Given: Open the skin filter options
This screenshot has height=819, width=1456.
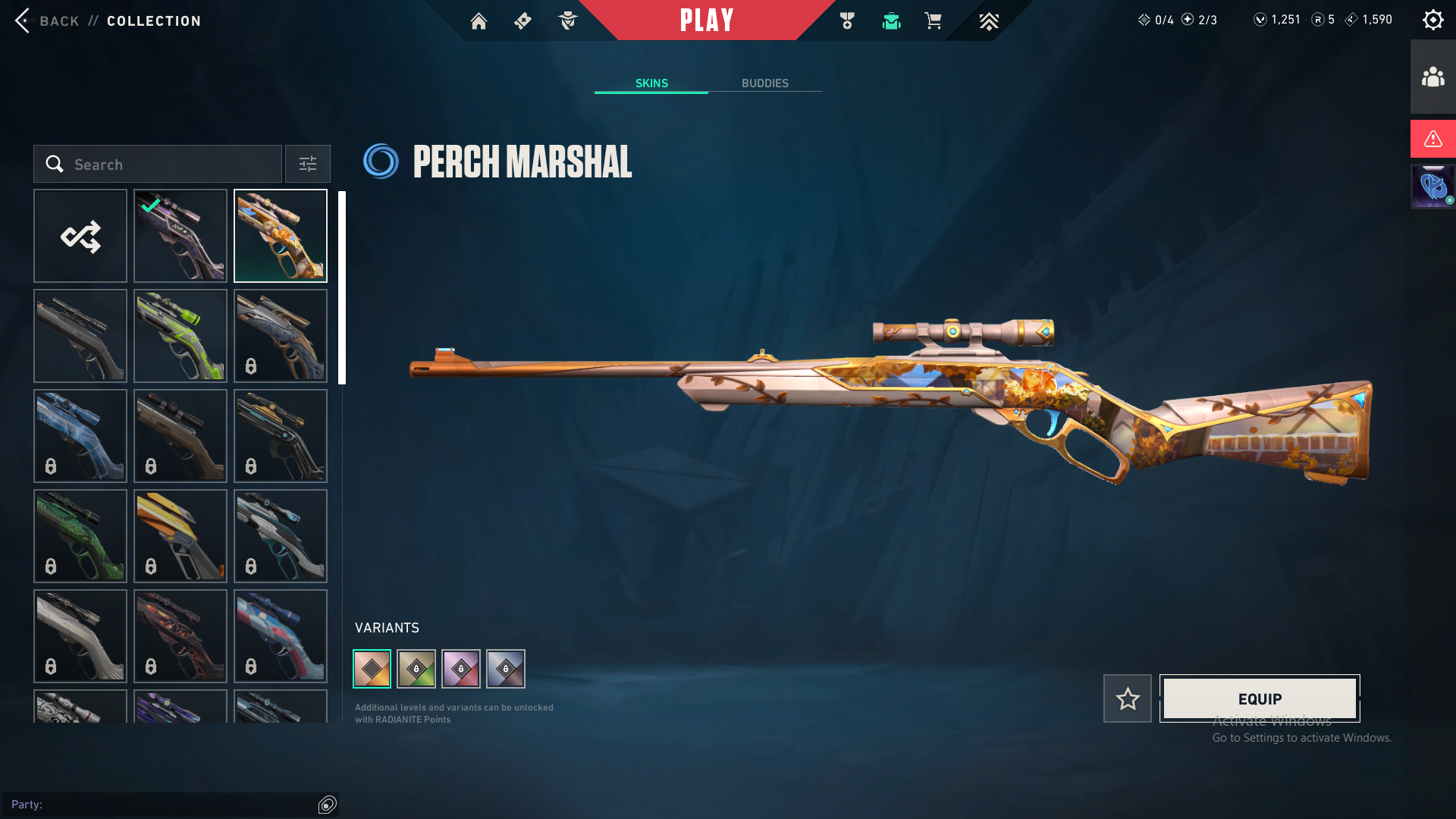Looking at the screenshot, I should [x=308, y=164].
